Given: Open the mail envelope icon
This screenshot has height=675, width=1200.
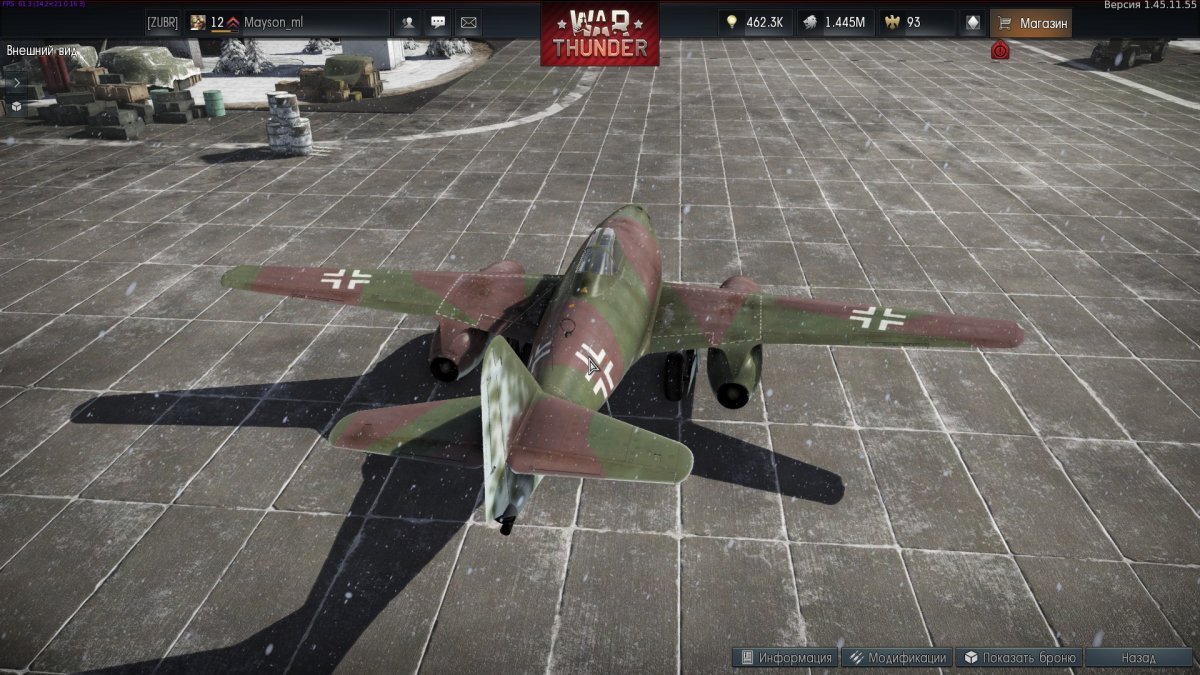Looking at the screenshot, I should coord(468,22).
